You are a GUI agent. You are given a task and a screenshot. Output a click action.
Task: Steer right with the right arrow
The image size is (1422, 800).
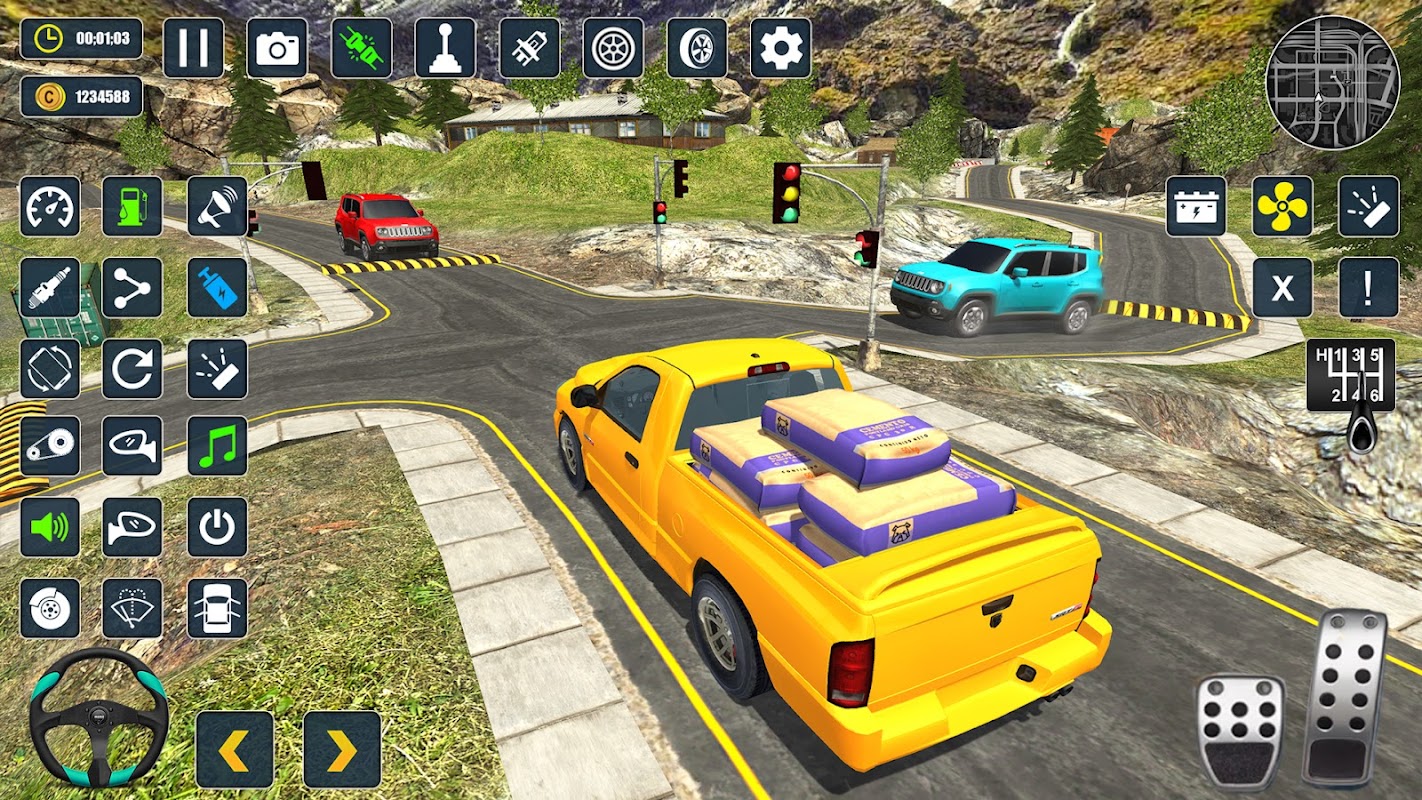[x=342, y=749]
